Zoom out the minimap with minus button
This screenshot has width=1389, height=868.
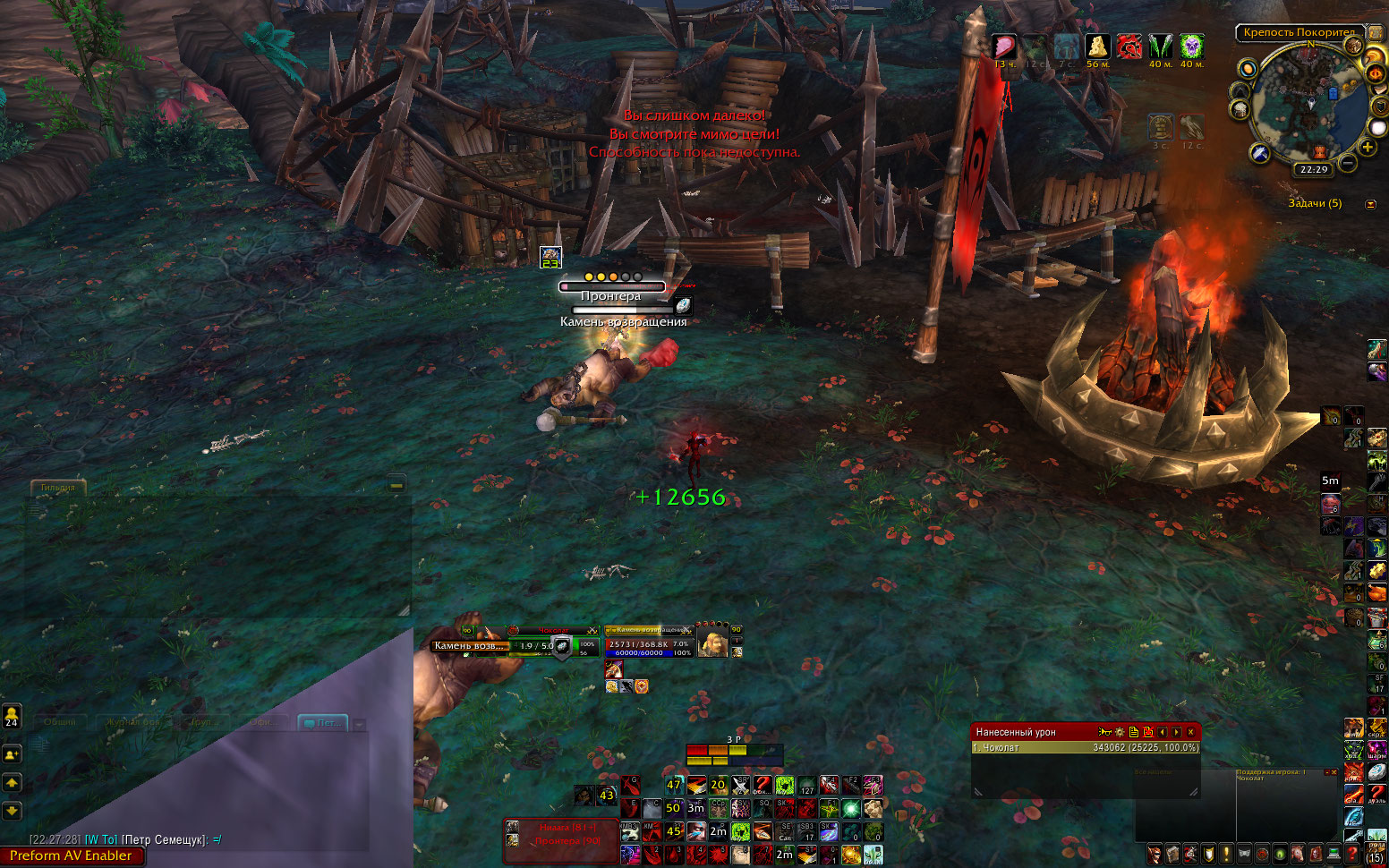click(1348, 163)
